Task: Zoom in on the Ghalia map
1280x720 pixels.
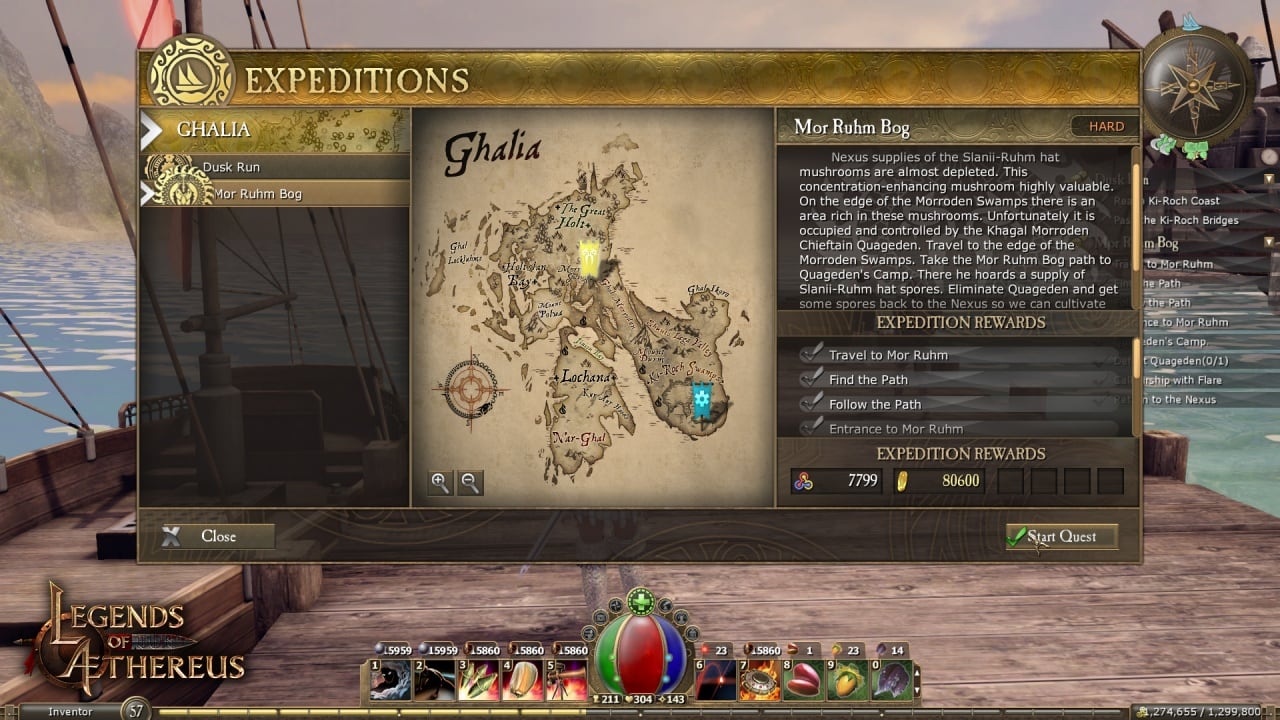Action: pos(440,483)
